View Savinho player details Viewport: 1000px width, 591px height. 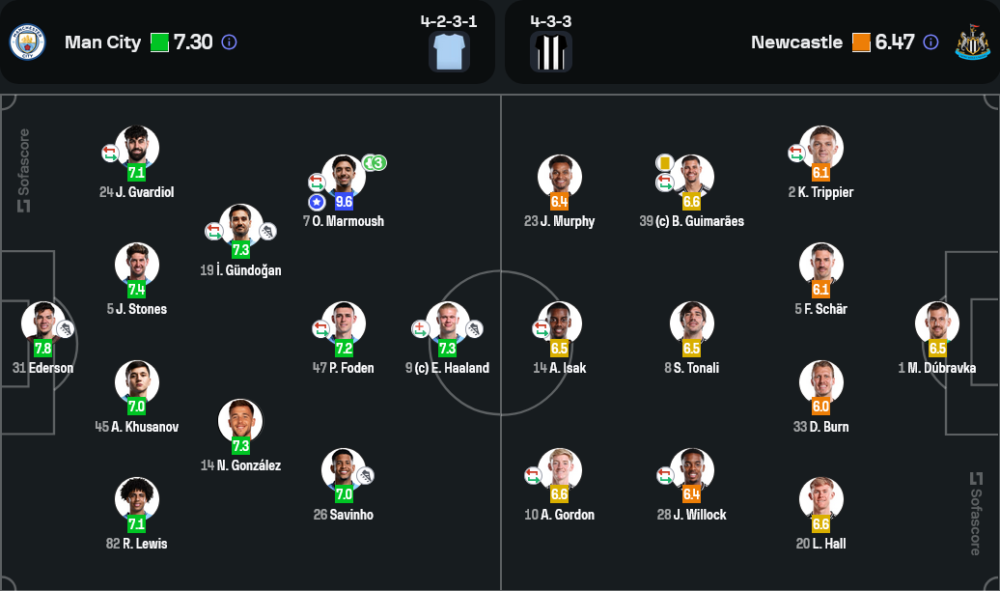[x=342, y=471]
